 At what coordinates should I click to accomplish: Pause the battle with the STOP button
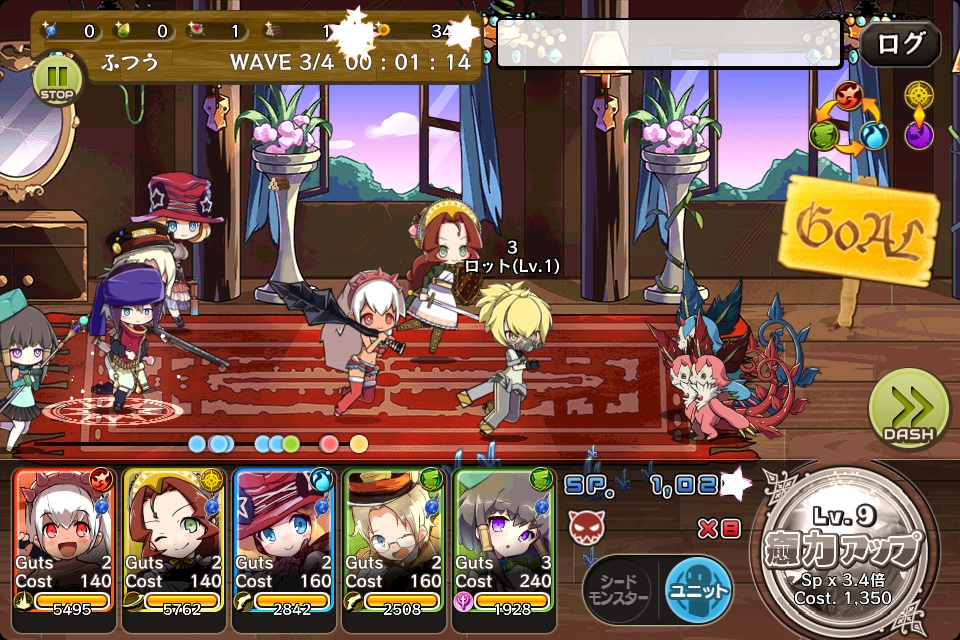56,79
